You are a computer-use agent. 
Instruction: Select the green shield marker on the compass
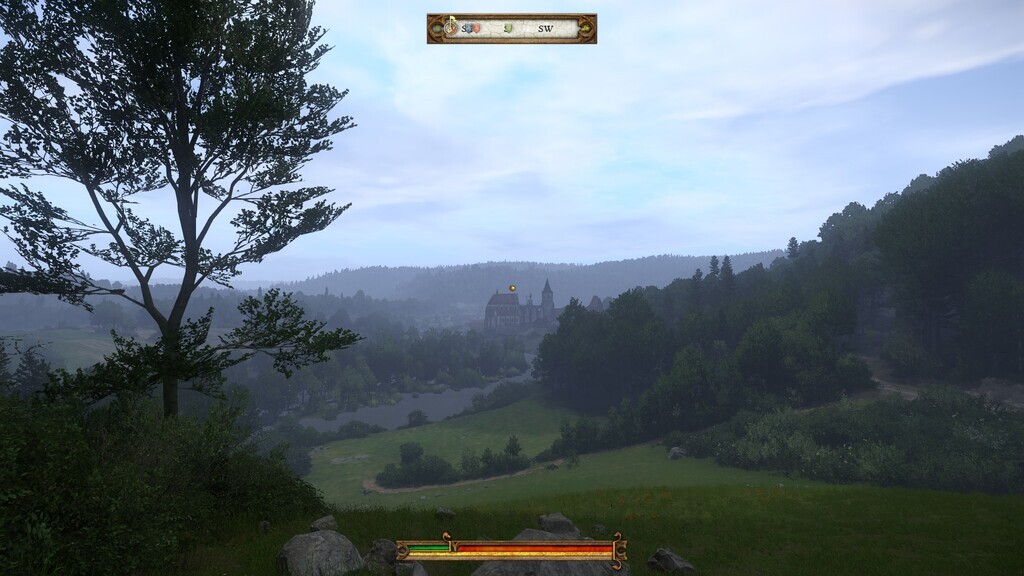pos(508,28)
